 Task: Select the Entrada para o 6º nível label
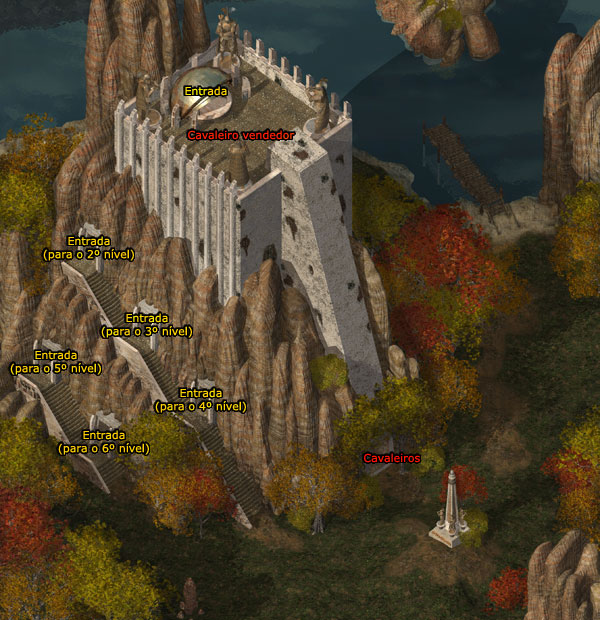coord(104,441)
